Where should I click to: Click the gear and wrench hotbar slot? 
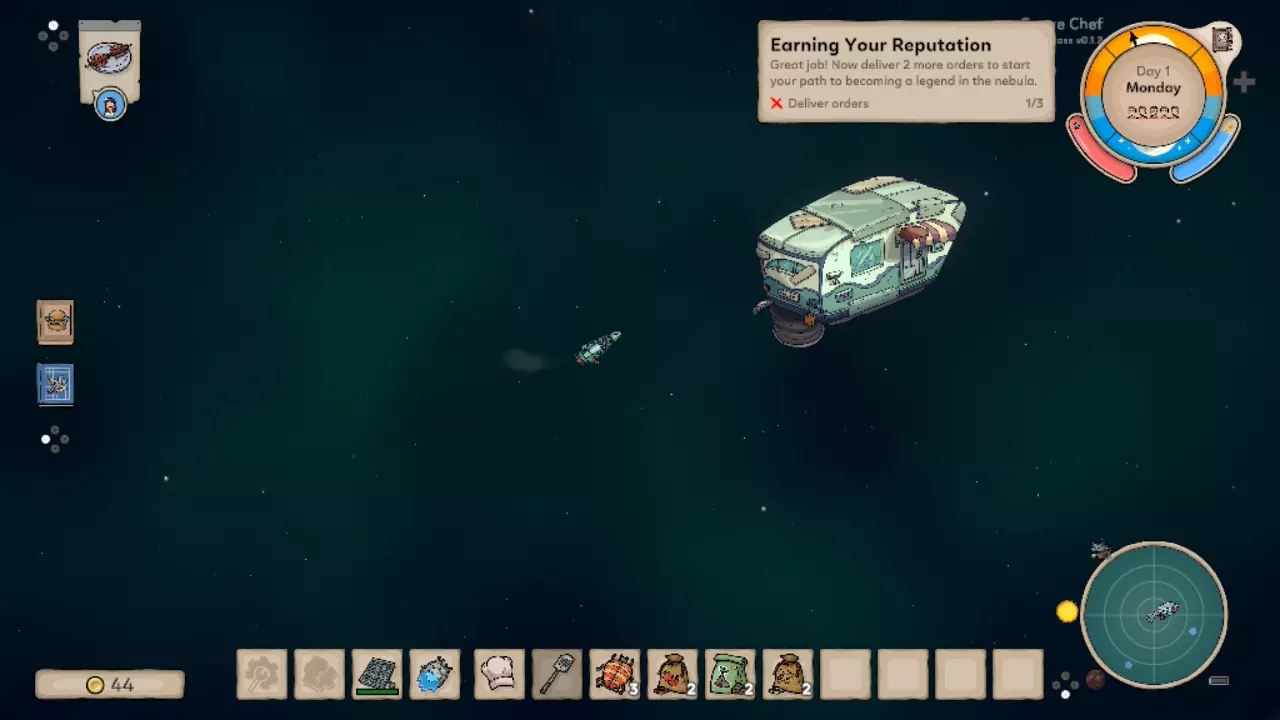[x=262, y=674]
